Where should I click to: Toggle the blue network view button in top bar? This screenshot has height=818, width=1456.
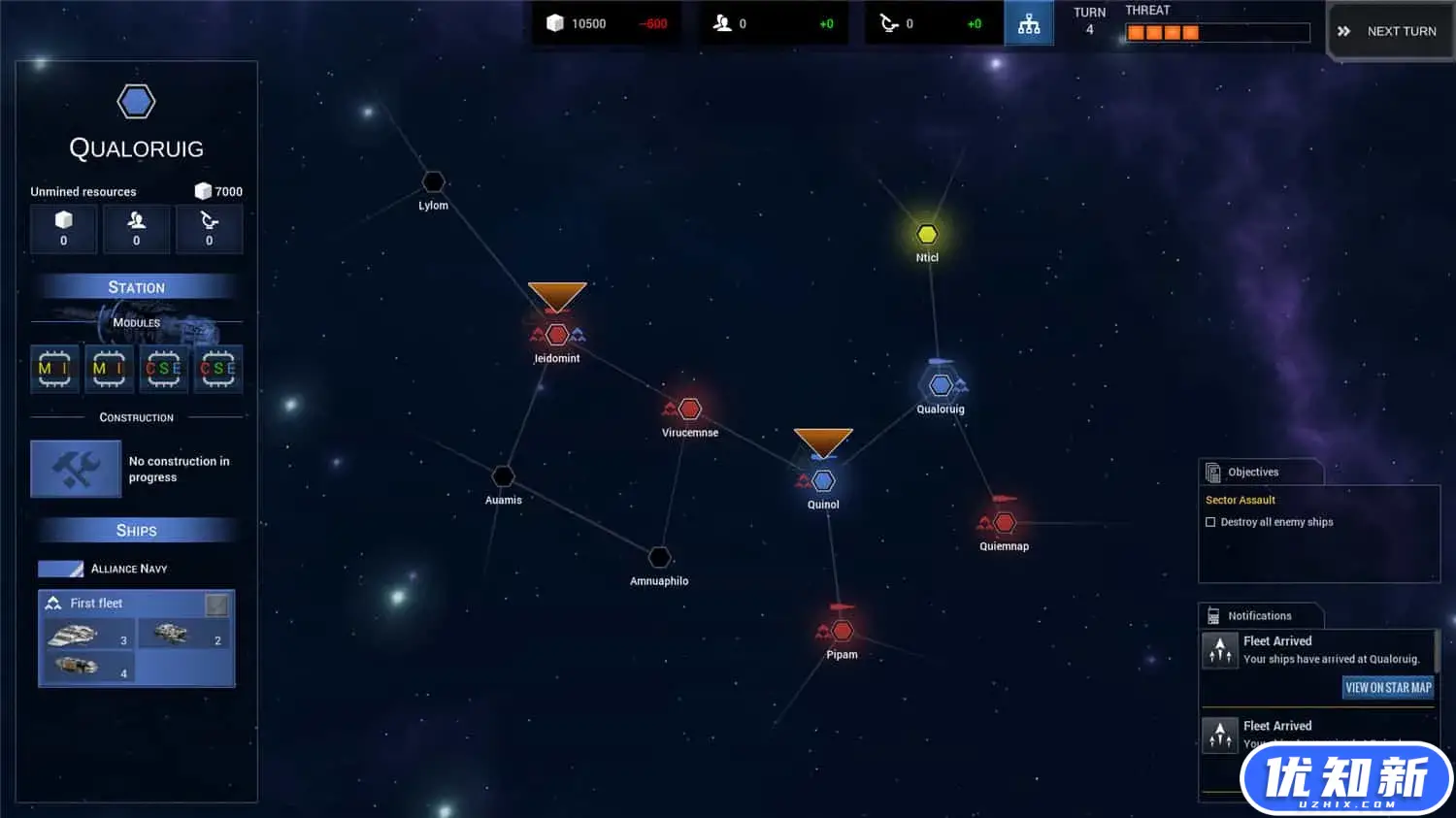[1029, 22]
